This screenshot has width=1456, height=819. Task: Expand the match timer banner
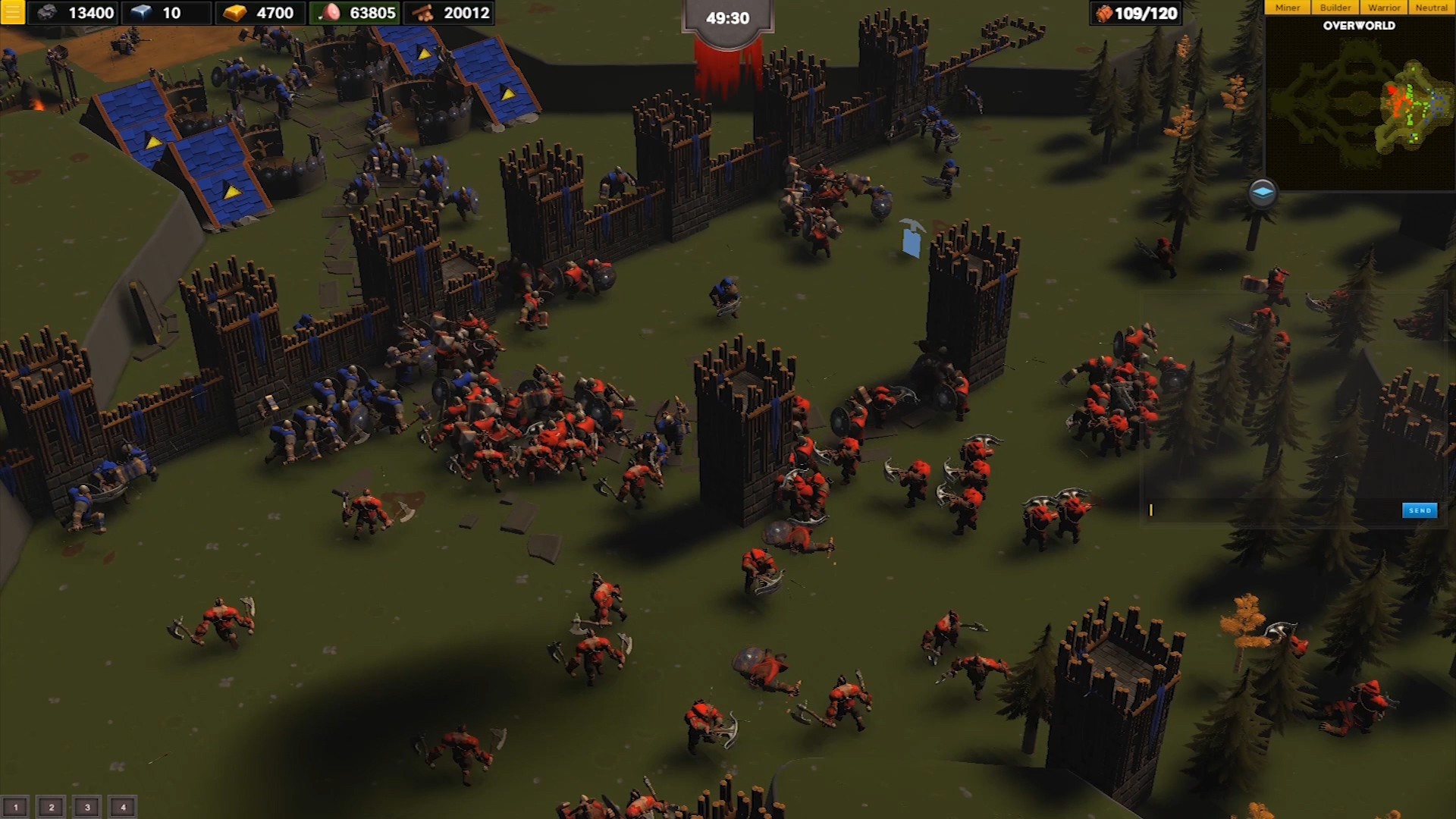726,17
